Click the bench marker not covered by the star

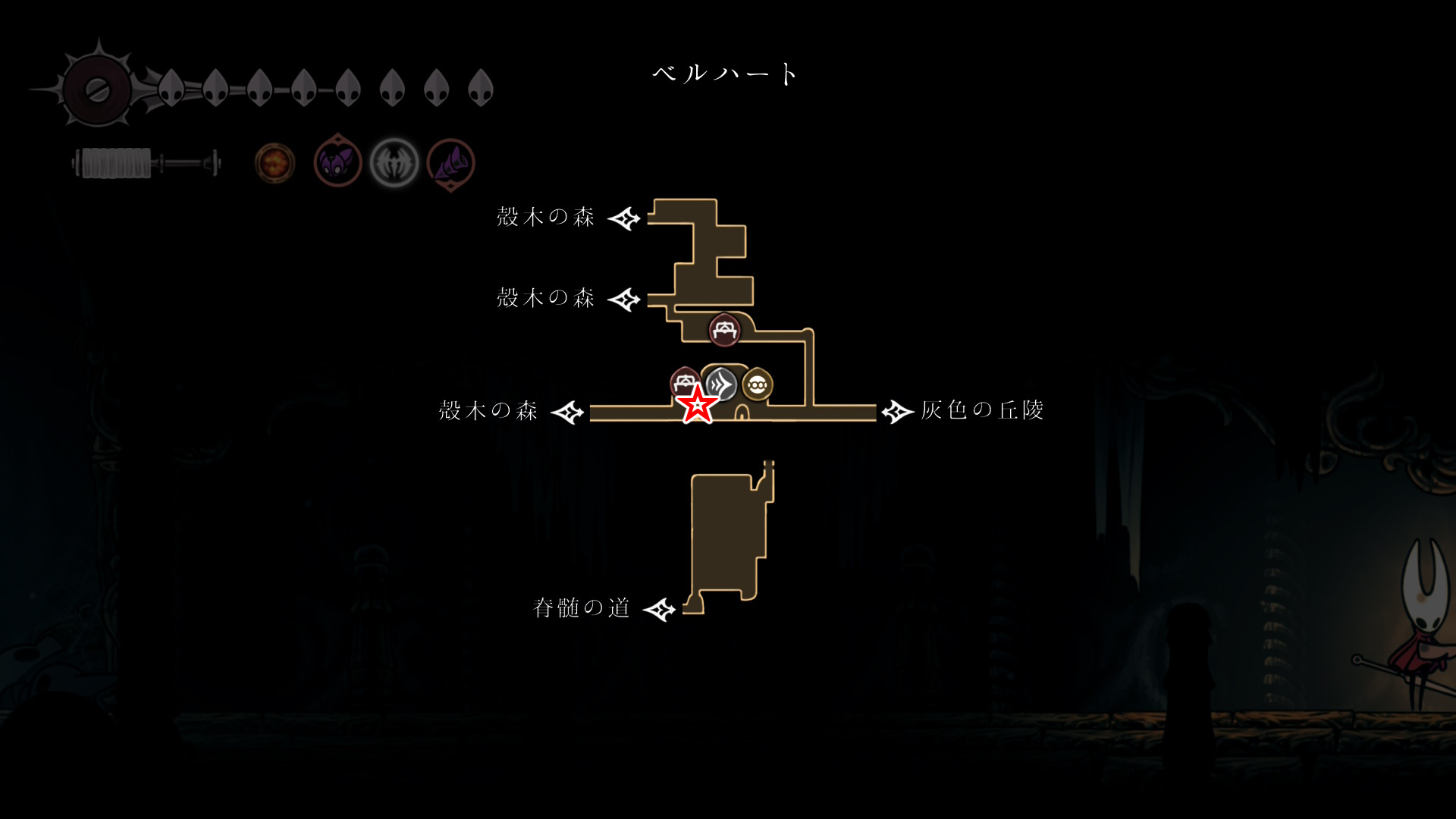[724, 331]
